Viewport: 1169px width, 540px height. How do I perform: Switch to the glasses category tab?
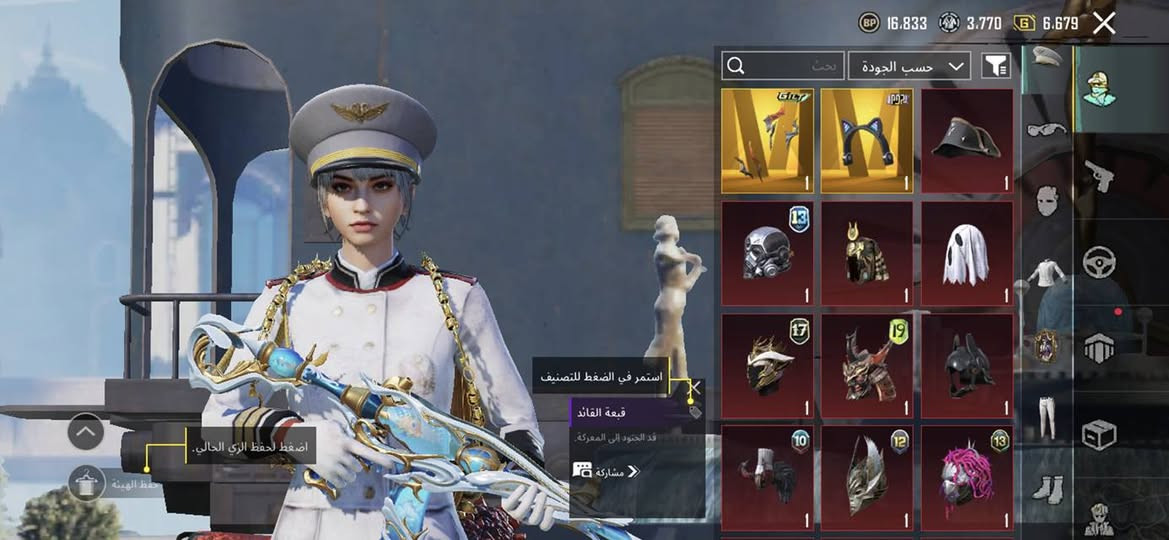coord(1046,127)
